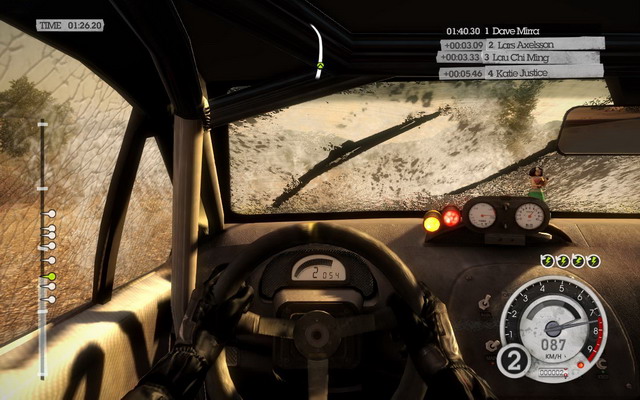Click the green marker on stage progress bar
The image size is (640, 400).
pyautogui.click(x=51, y=276)
